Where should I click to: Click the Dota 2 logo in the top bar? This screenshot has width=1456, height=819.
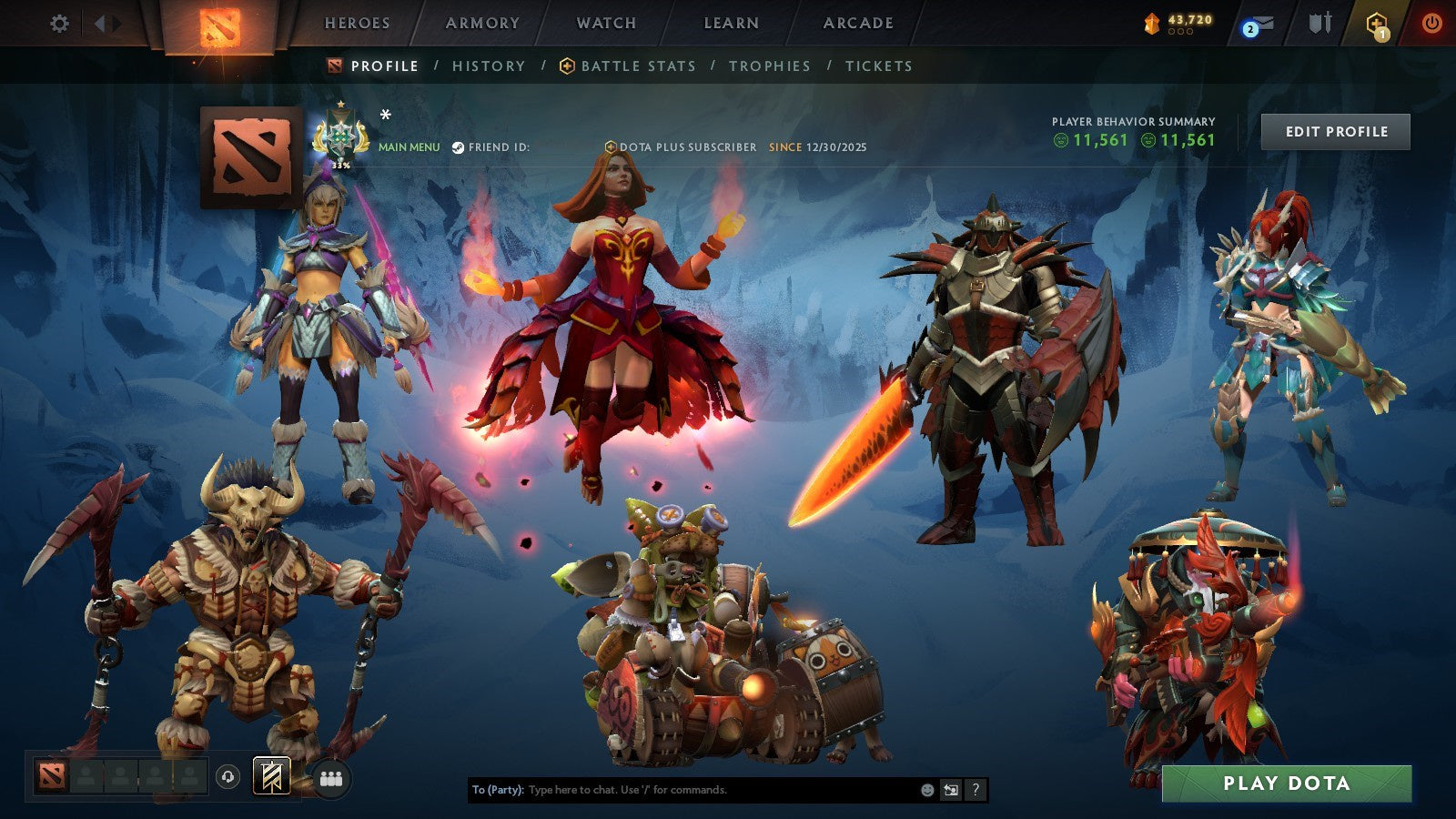[x=218, y=25]
